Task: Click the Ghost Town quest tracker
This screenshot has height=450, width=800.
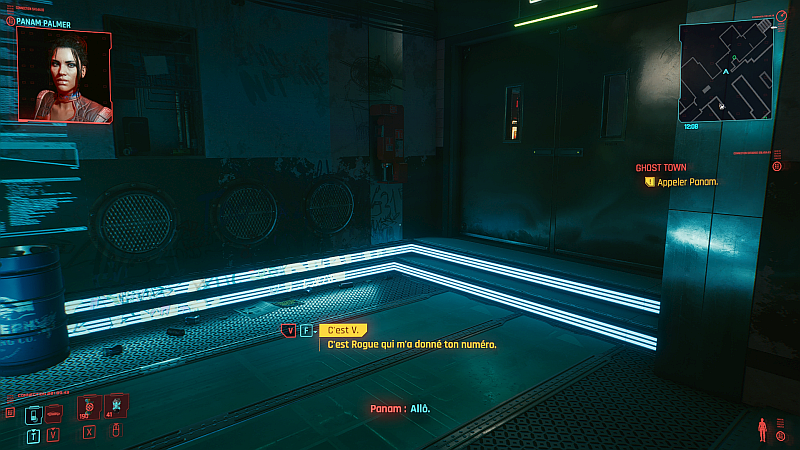Action: [661, 168]
